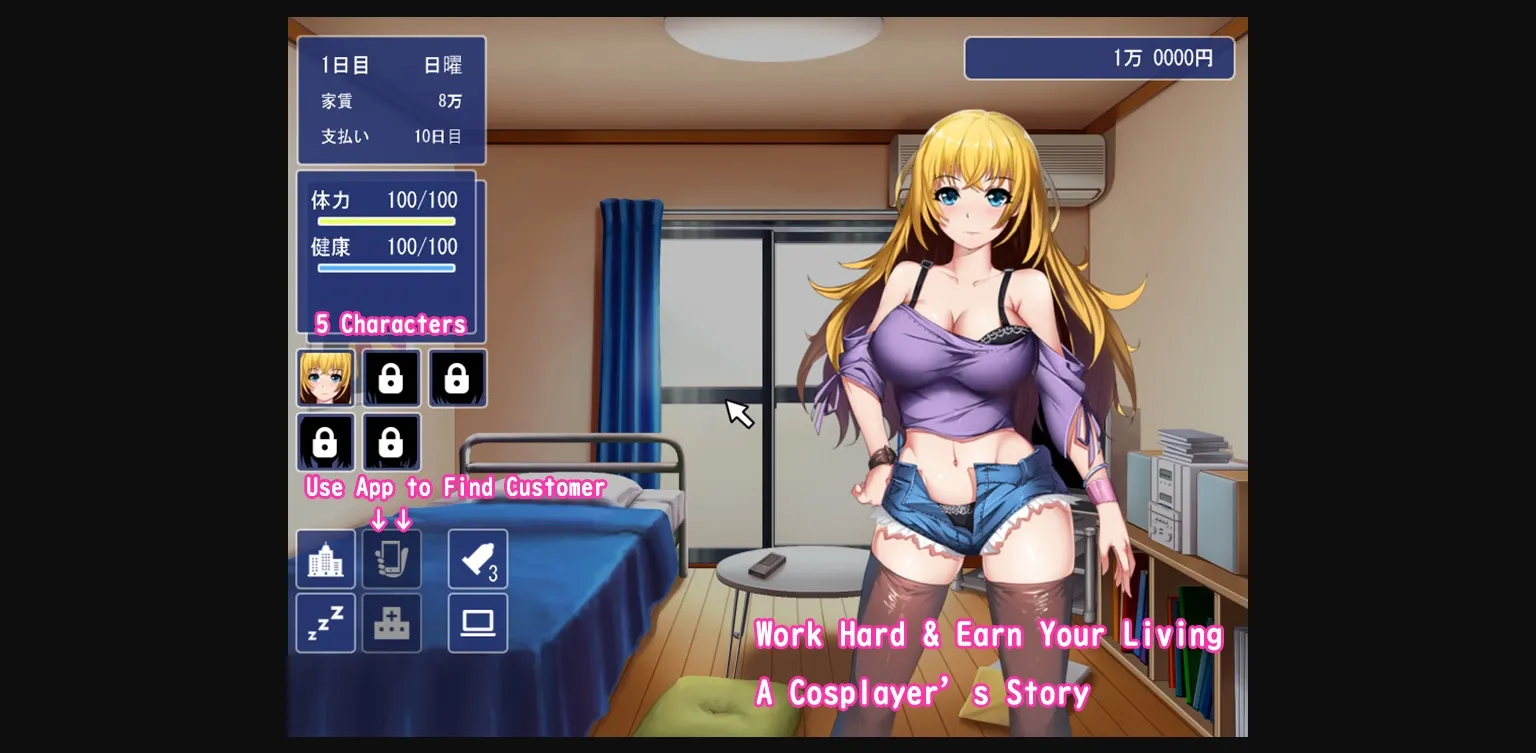
Task: Open the locked slot in the bottom row
Action: 325,442
